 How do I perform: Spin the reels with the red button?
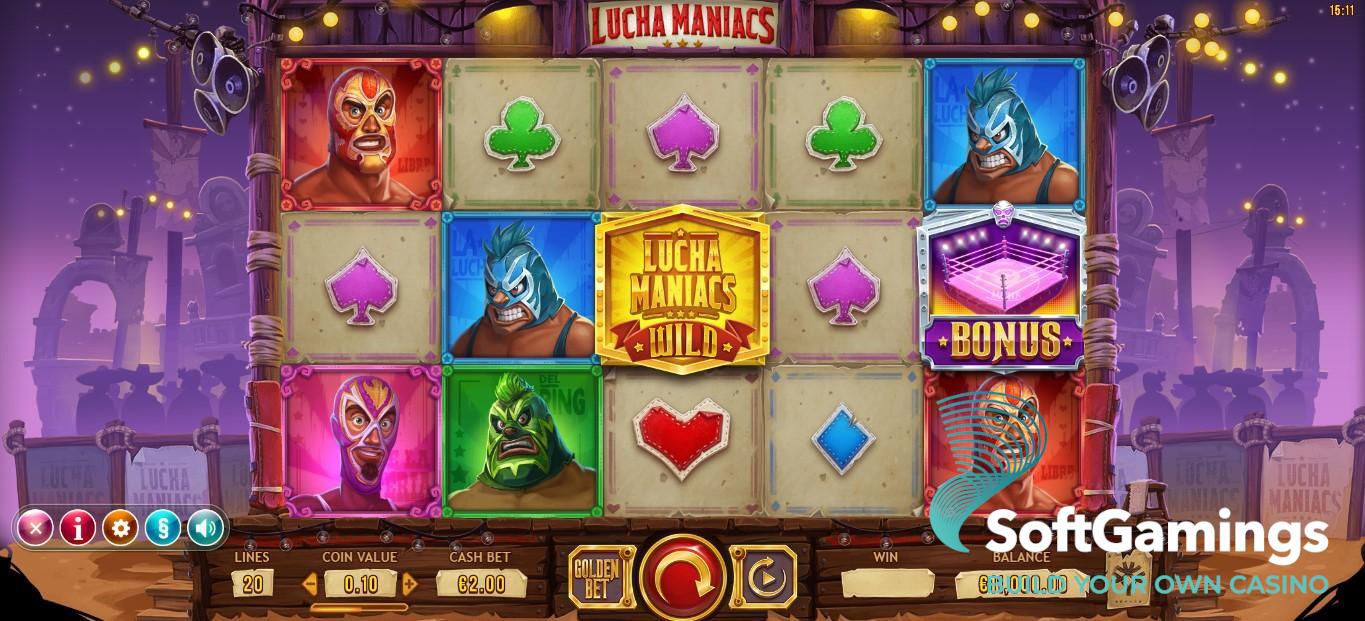(683, 578)
